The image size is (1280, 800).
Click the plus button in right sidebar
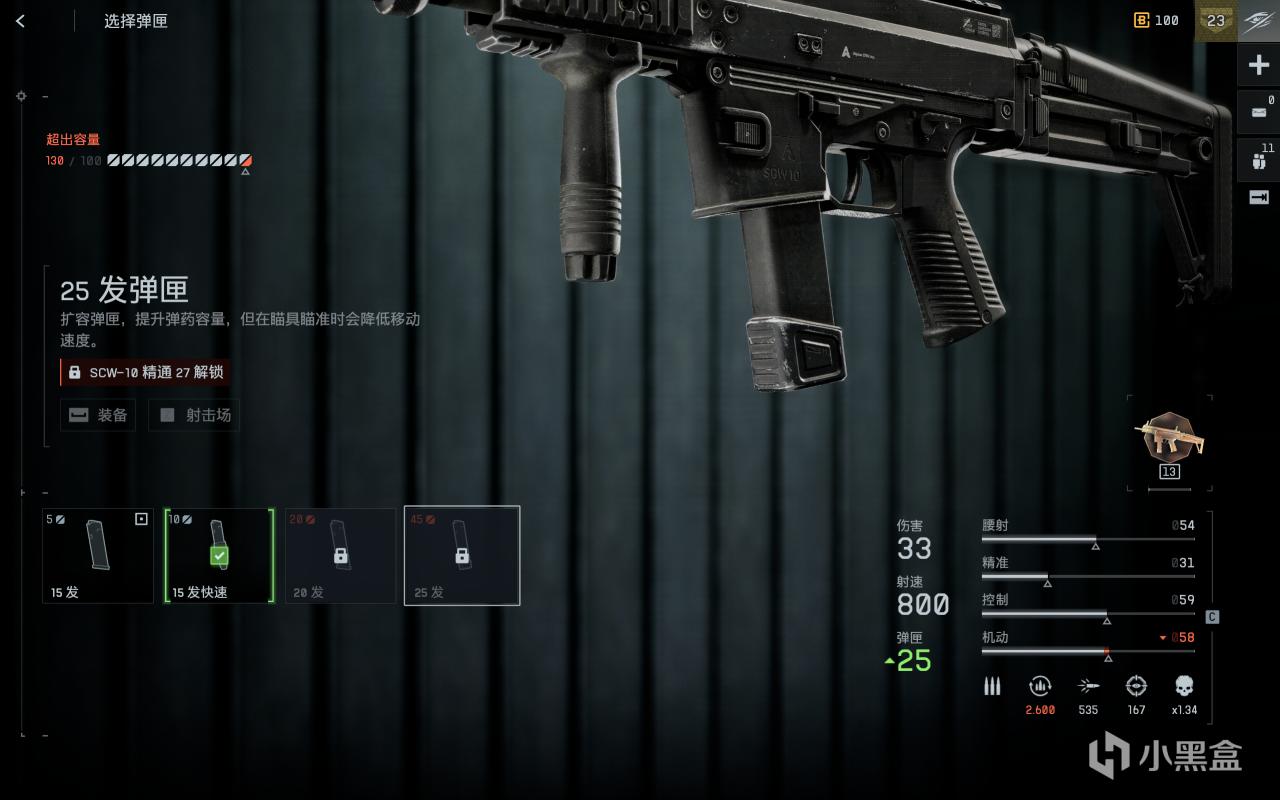pyautogui.click(x=1259, y=66)
